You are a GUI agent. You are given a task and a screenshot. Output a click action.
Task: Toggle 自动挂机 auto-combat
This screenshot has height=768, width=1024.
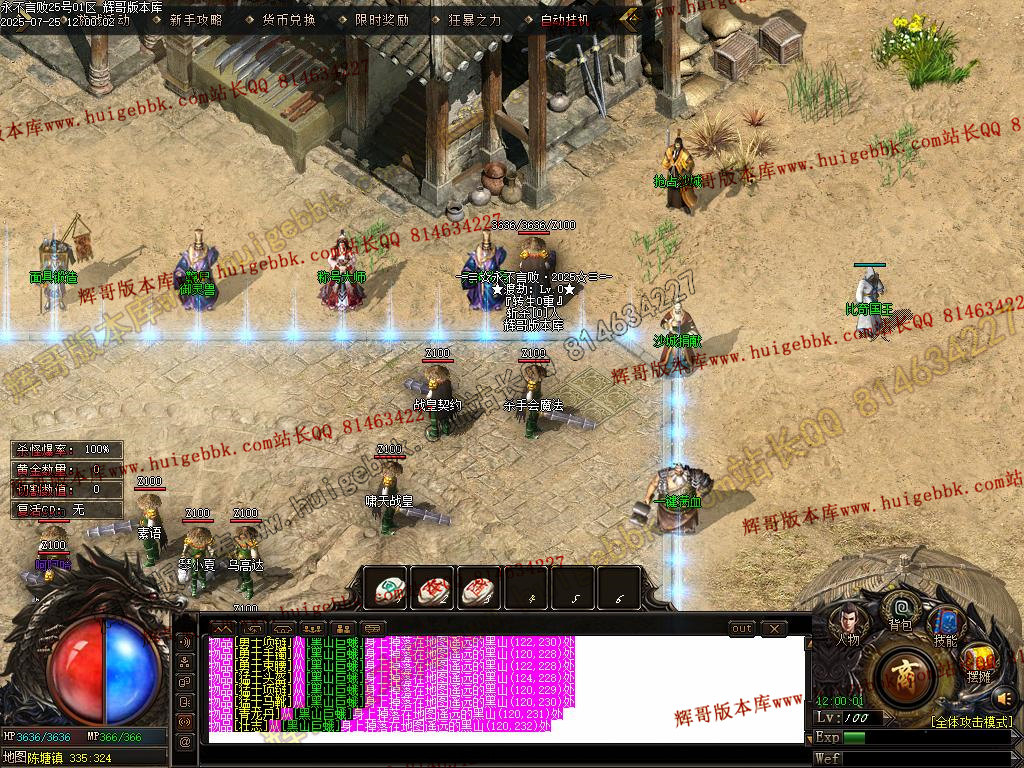(565, 19)
